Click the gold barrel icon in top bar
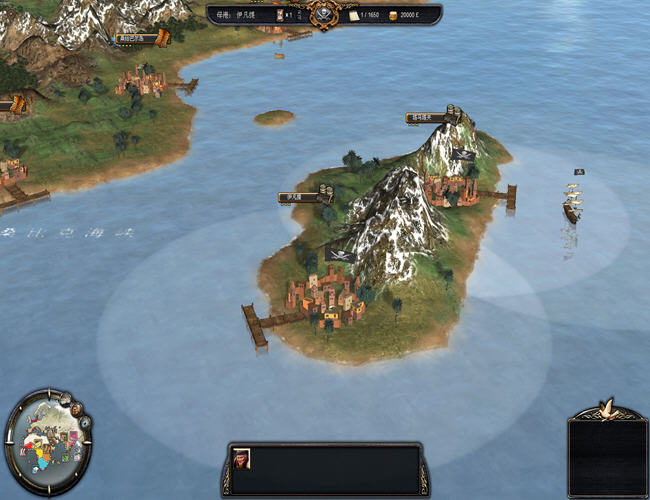The image size is (650, 500). point(391,16)
